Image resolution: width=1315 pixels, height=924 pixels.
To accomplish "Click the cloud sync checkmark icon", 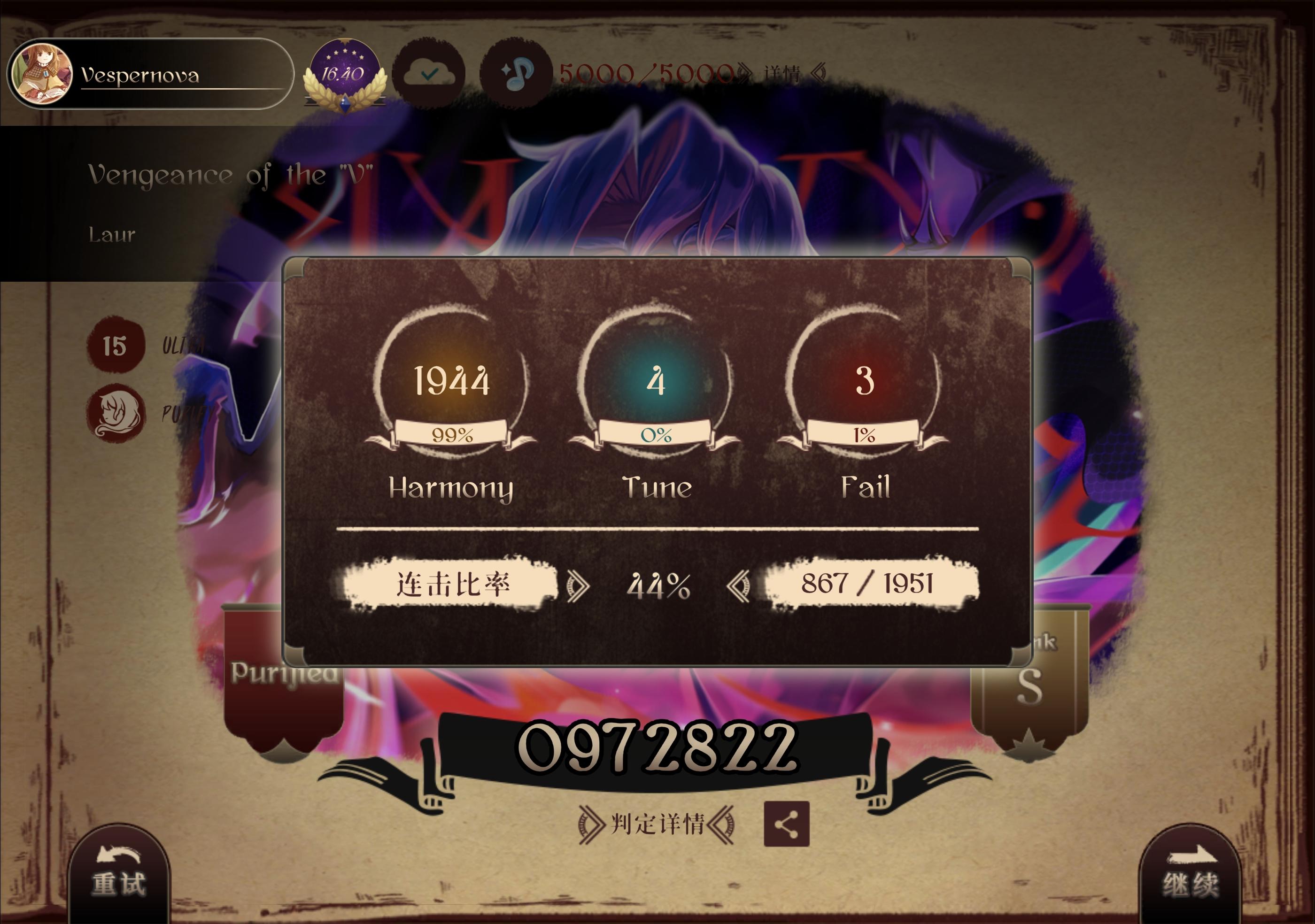I will pos(428,73).
